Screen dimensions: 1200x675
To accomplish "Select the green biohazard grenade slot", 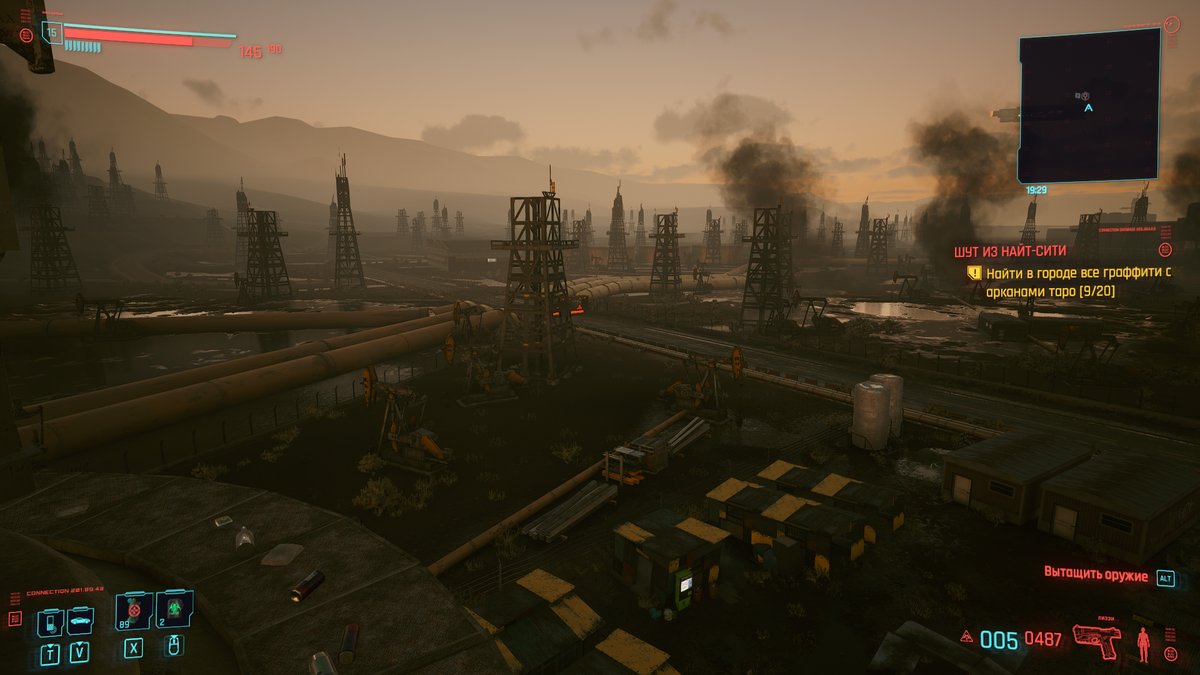I will pyautogui.click(x=173, y=608).
